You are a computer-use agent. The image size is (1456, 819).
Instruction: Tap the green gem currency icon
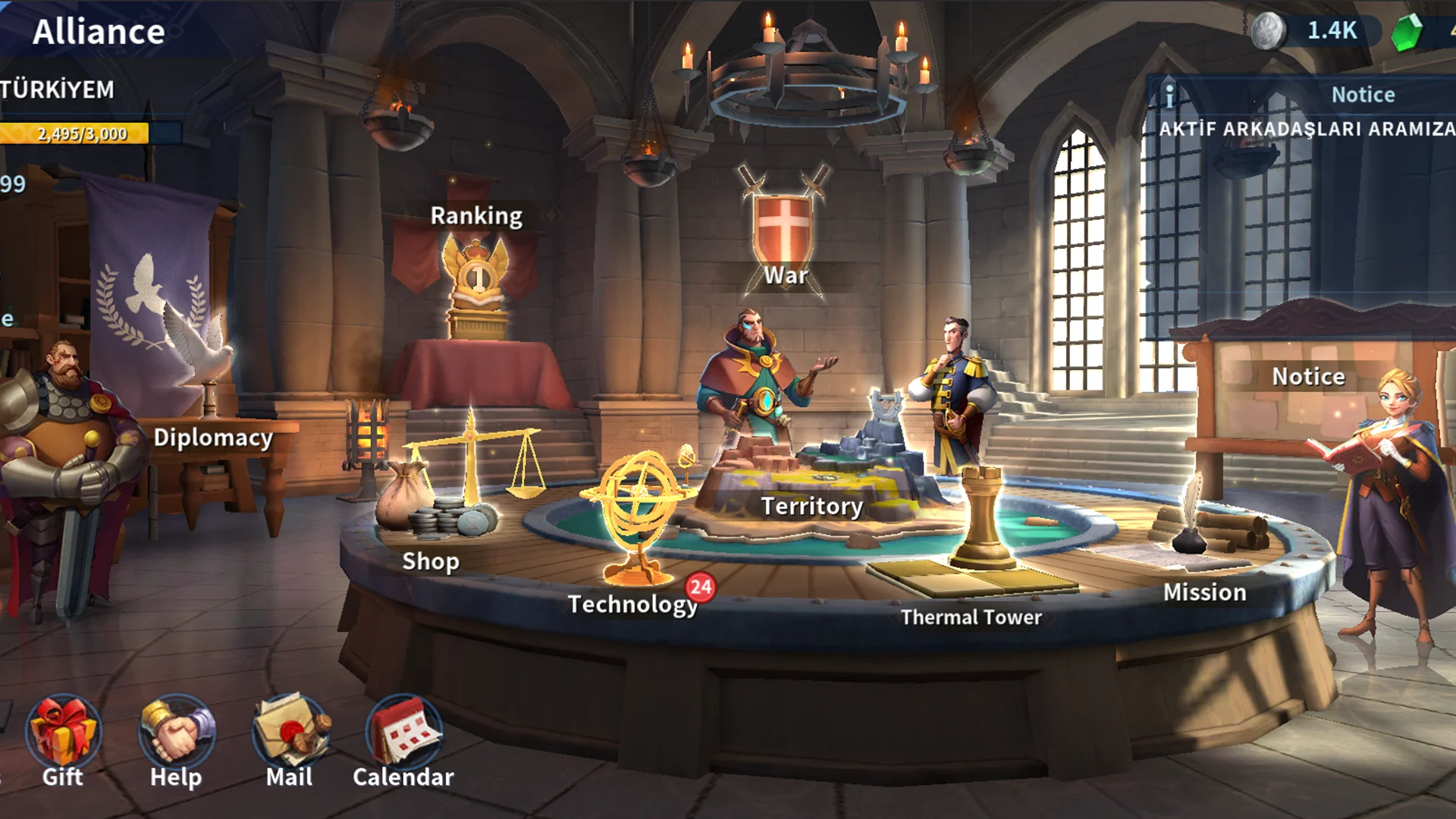point(1407,33)
